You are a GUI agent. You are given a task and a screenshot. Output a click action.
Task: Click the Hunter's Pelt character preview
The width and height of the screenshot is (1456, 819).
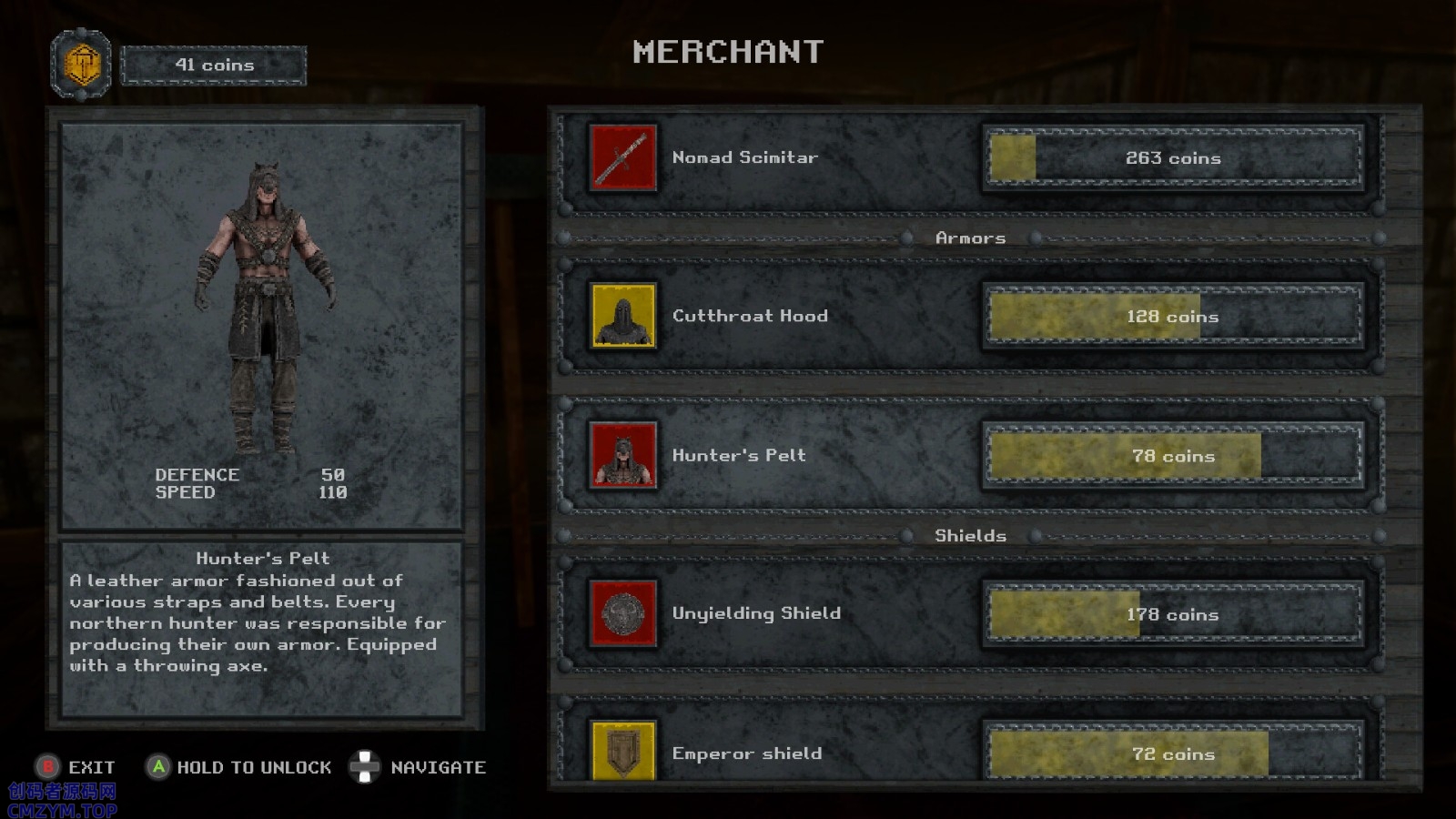click(x=263, y=309)
